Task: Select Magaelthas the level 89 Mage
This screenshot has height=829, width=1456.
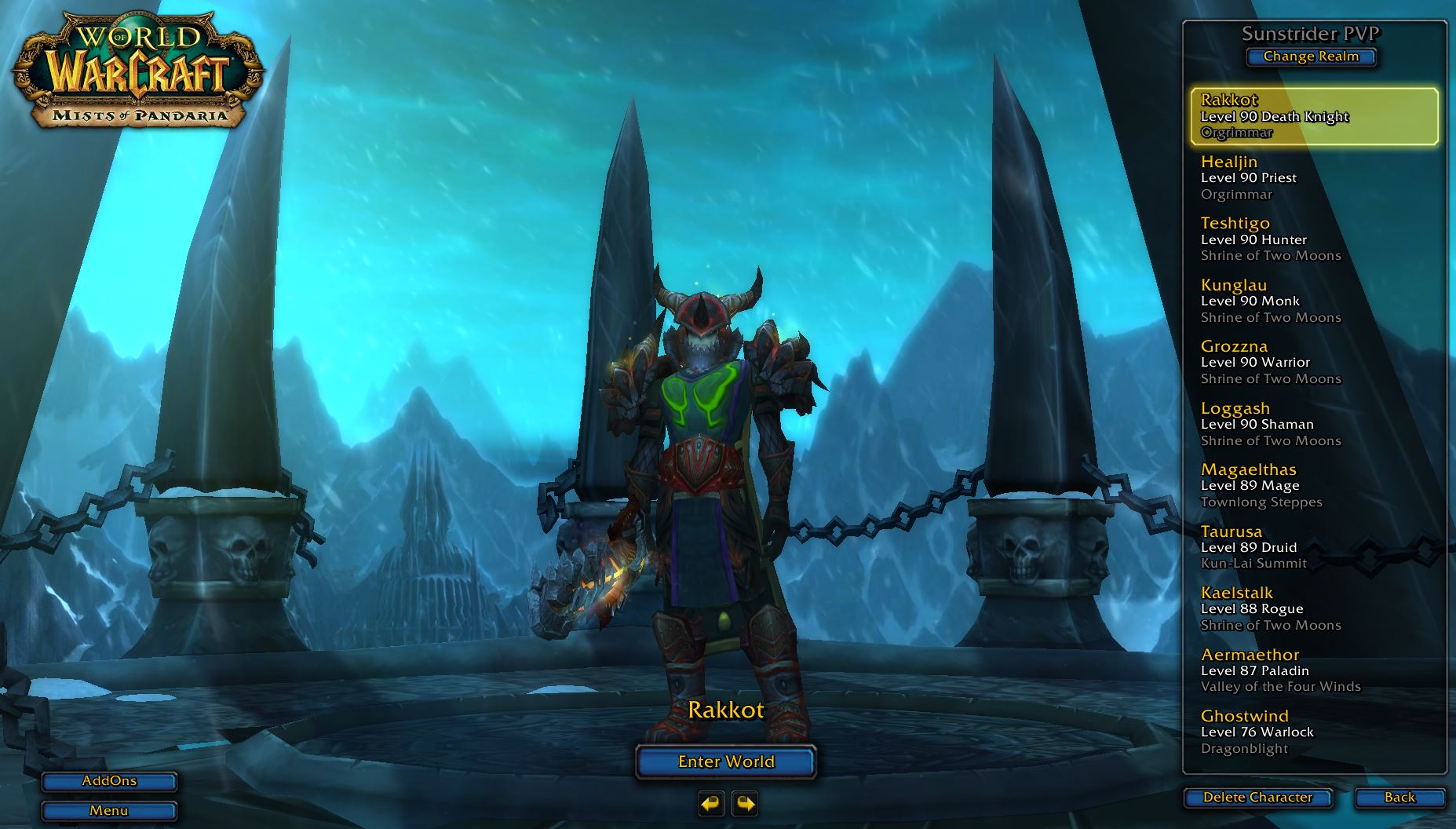Action: [1314, 485]
